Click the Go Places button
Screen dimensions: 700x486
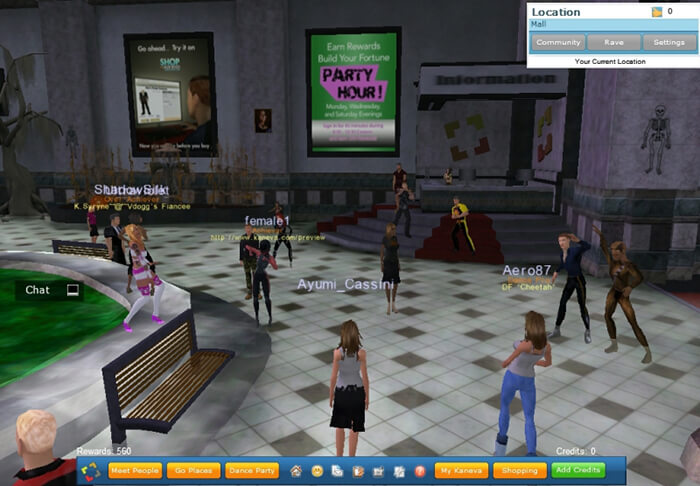[x=193, y=470]
